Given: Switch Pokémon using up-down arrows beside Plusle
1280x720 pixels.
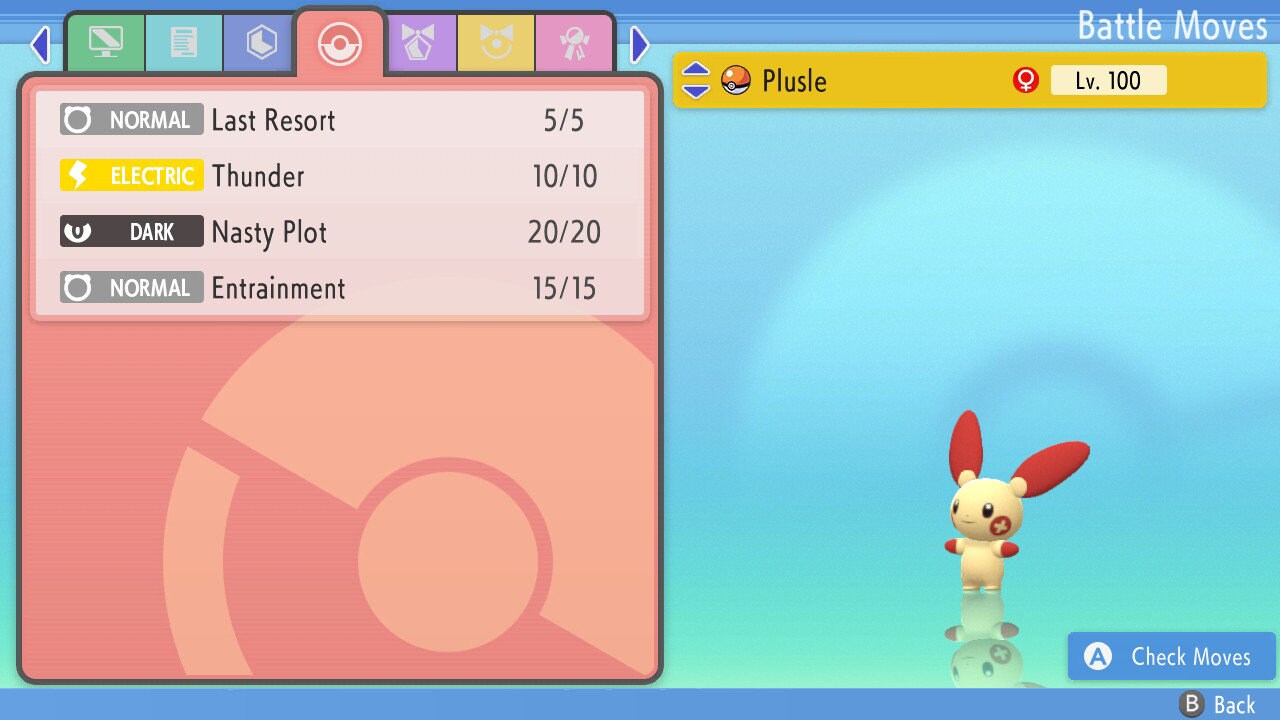Looking at the screenshot, I should coord(696,81).
